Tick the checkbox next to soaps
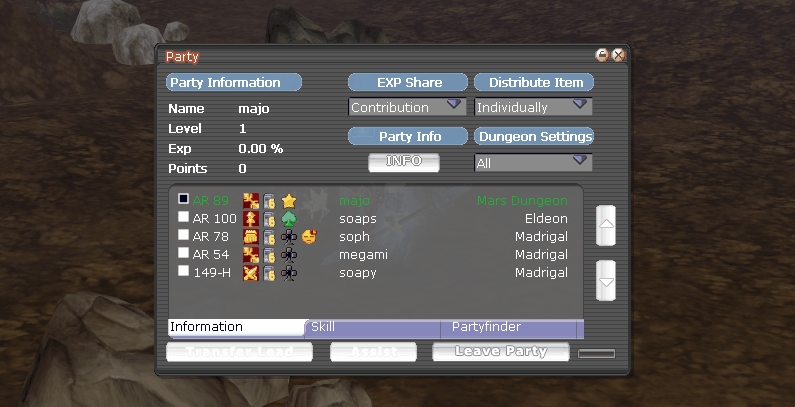This screenshot has height=407, width=795. [183, 218]
